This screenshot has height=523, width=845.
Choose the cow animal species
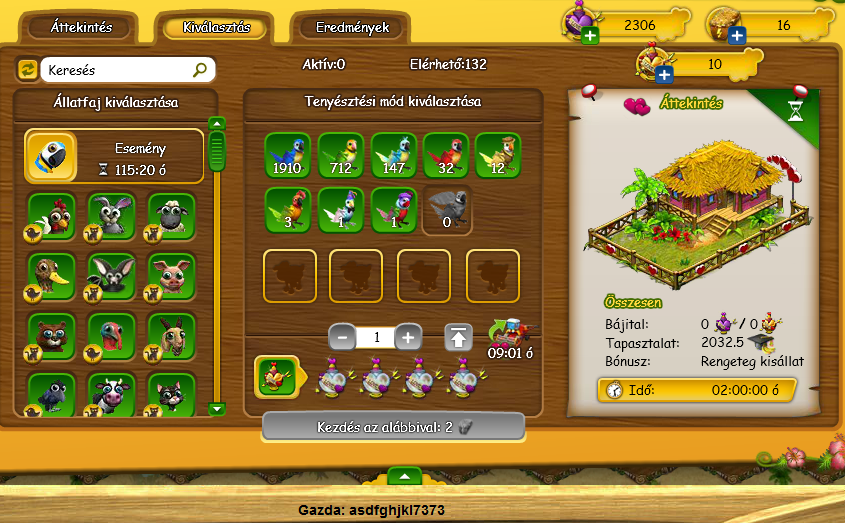point(111,396)
